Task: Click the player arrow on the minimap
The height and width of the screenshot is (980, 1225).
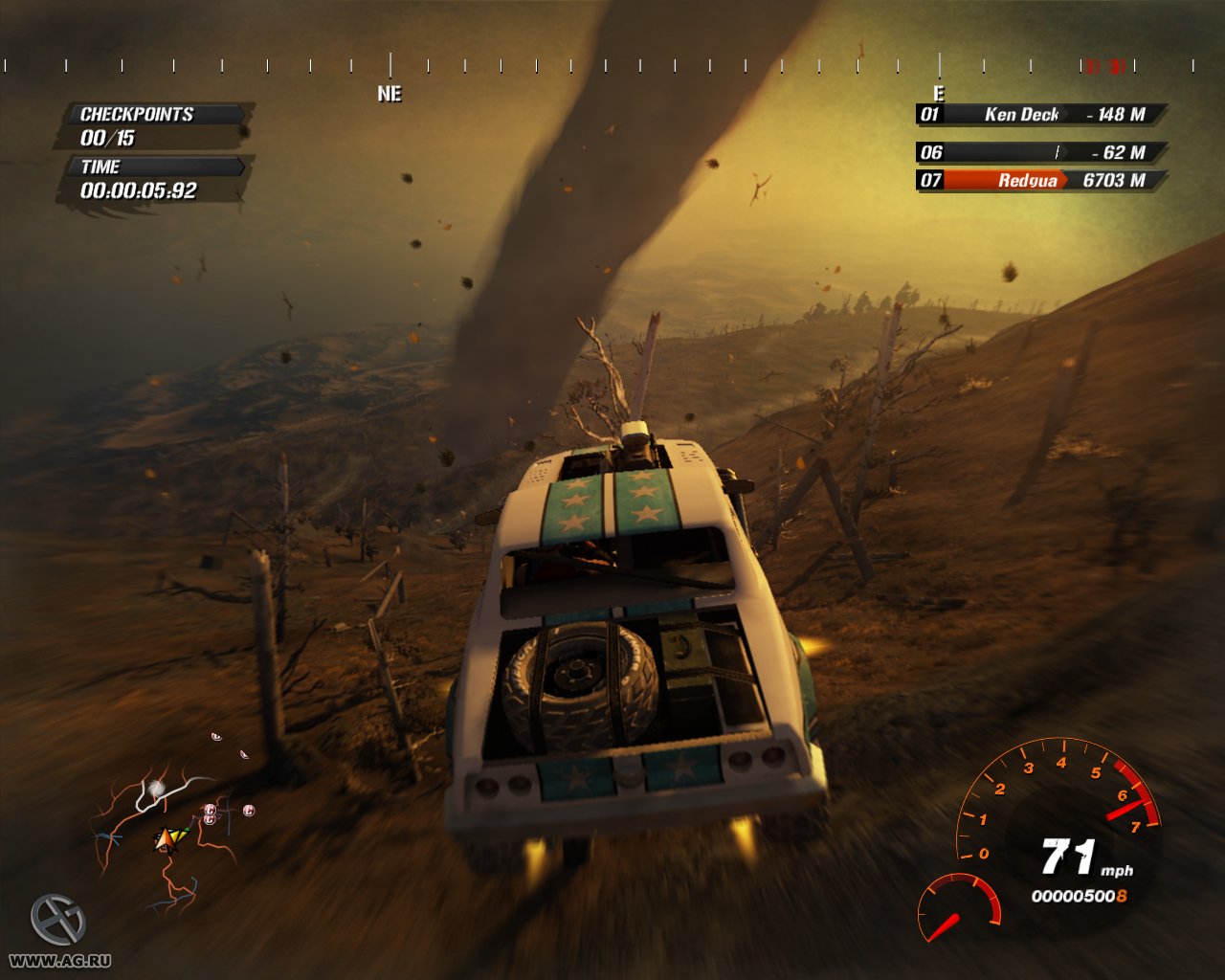Action: (x=166, y=840)
